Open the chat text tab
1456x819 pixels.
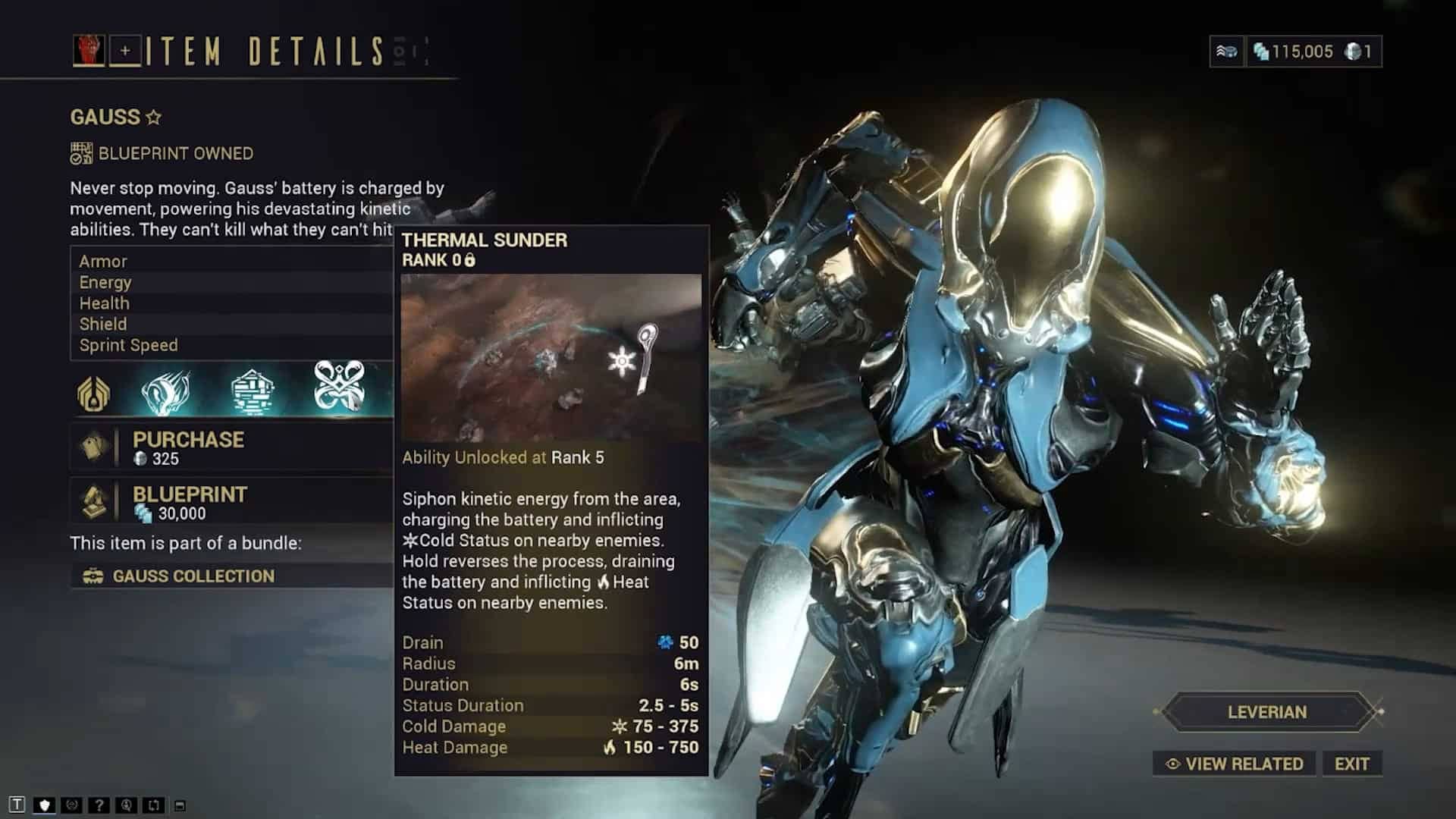pos(17,805)
